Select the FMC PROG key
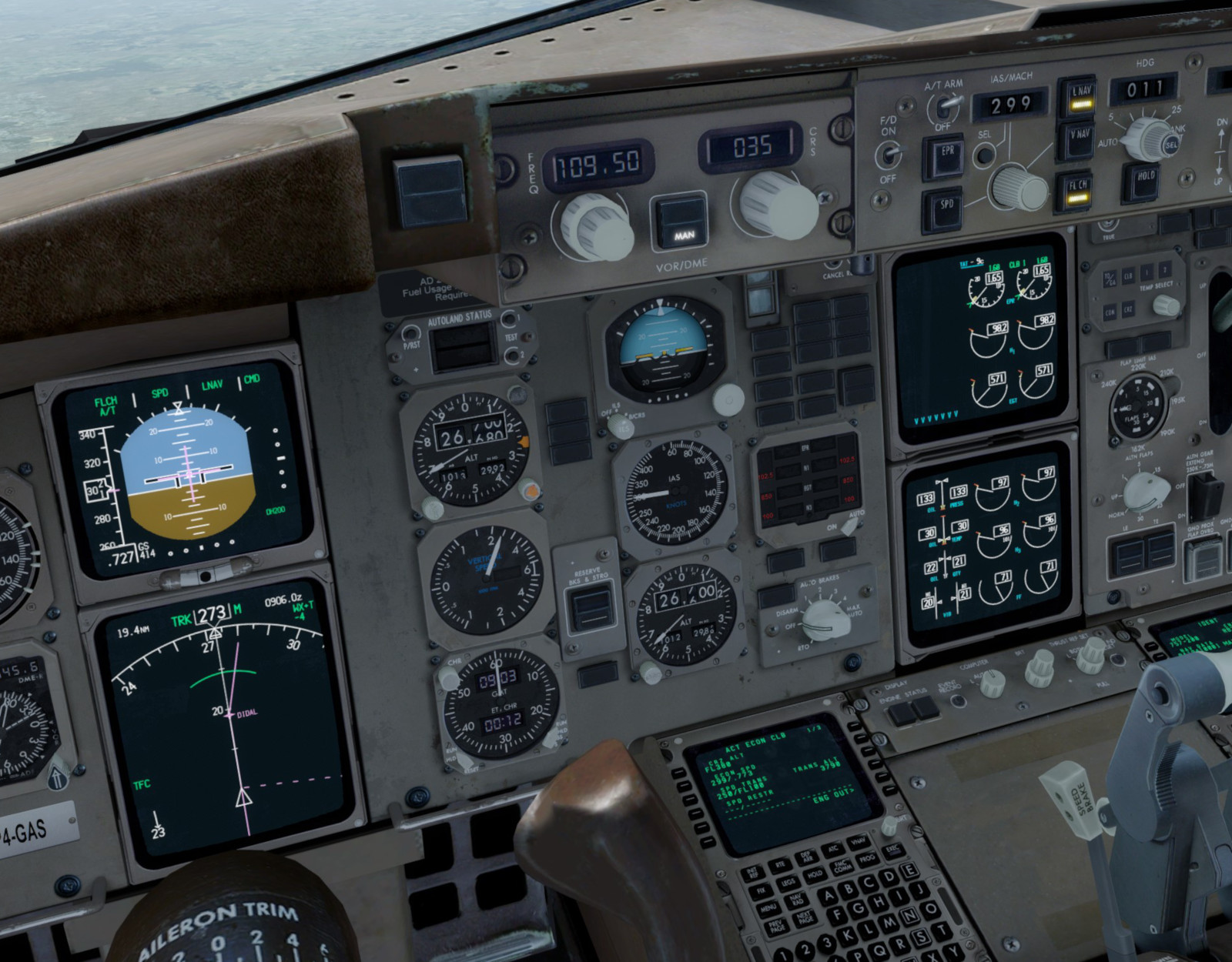Image resolution: width=1232 pixels, height=962 pixels. coord(867,857)
